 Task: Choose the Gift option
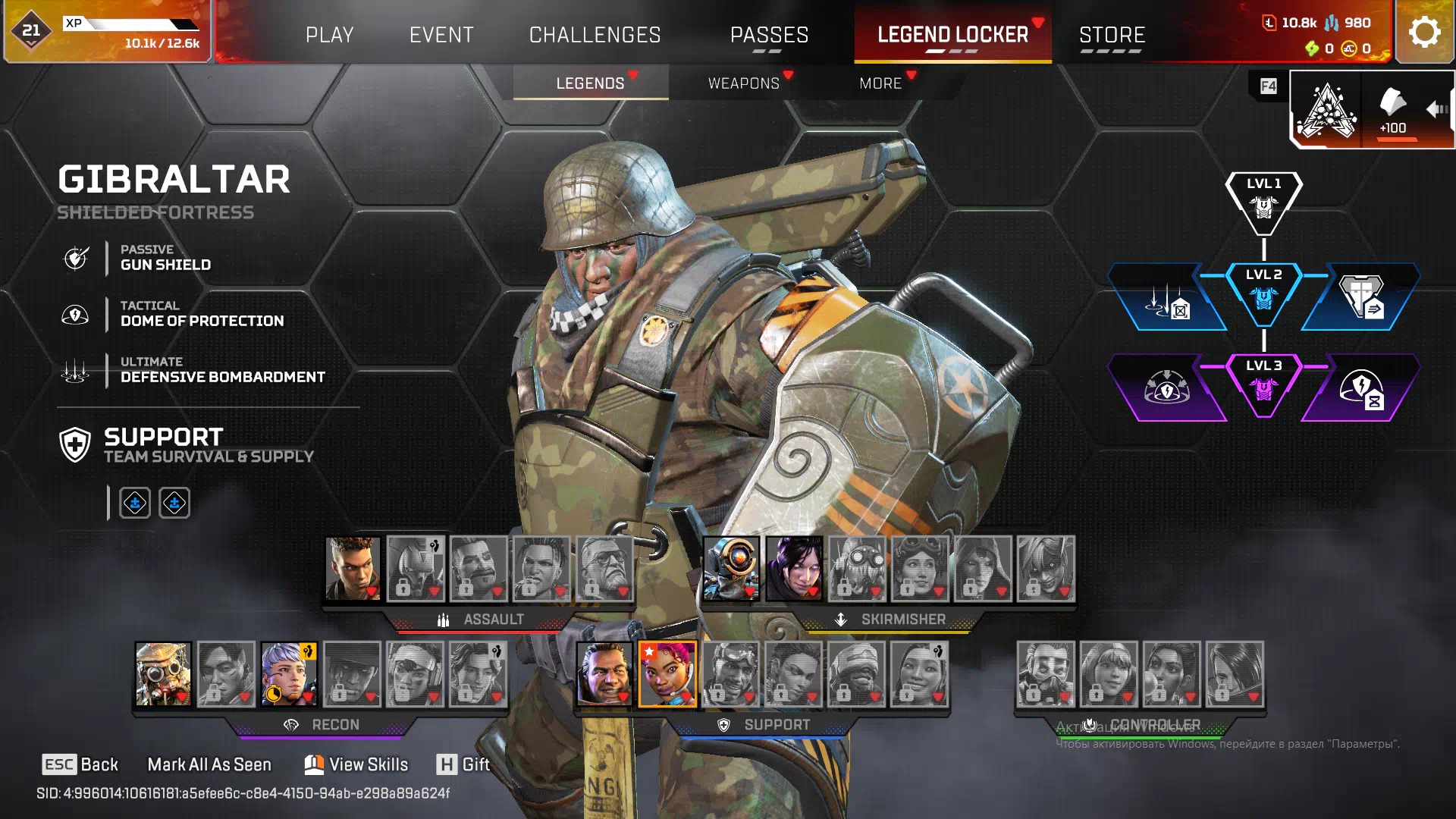coord(463,764)
